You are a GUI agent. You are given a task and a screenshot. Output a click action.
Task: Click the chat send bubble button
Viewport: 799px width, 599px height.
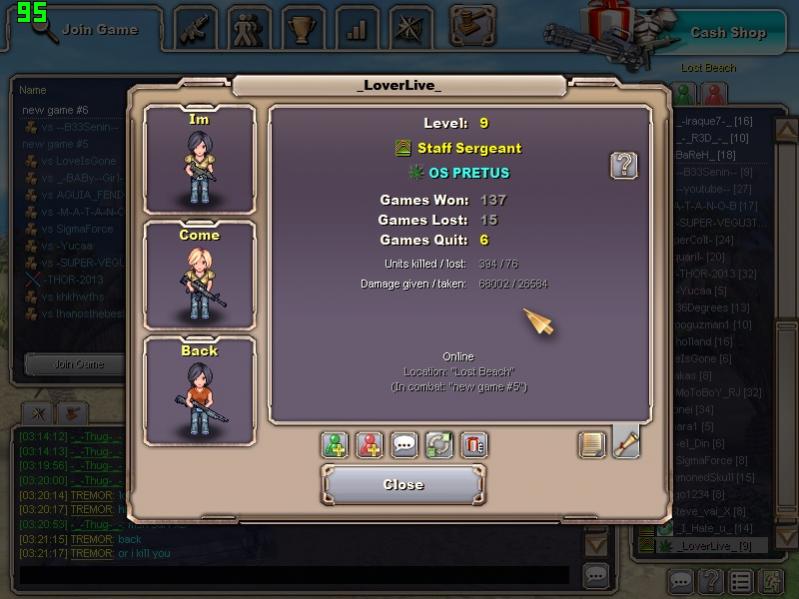(x=596, y=575)
